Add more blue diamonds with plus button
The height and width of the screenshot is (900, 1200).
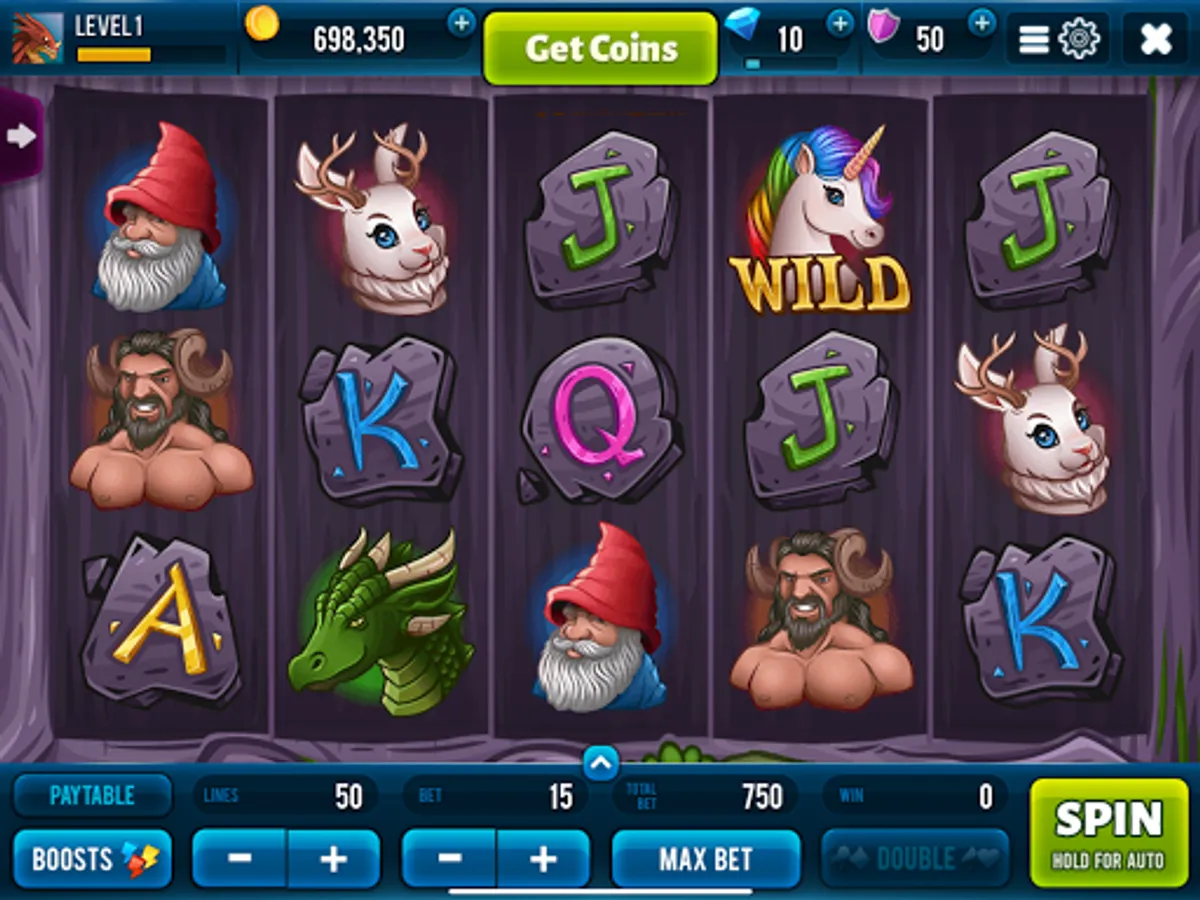click(840, 22)
